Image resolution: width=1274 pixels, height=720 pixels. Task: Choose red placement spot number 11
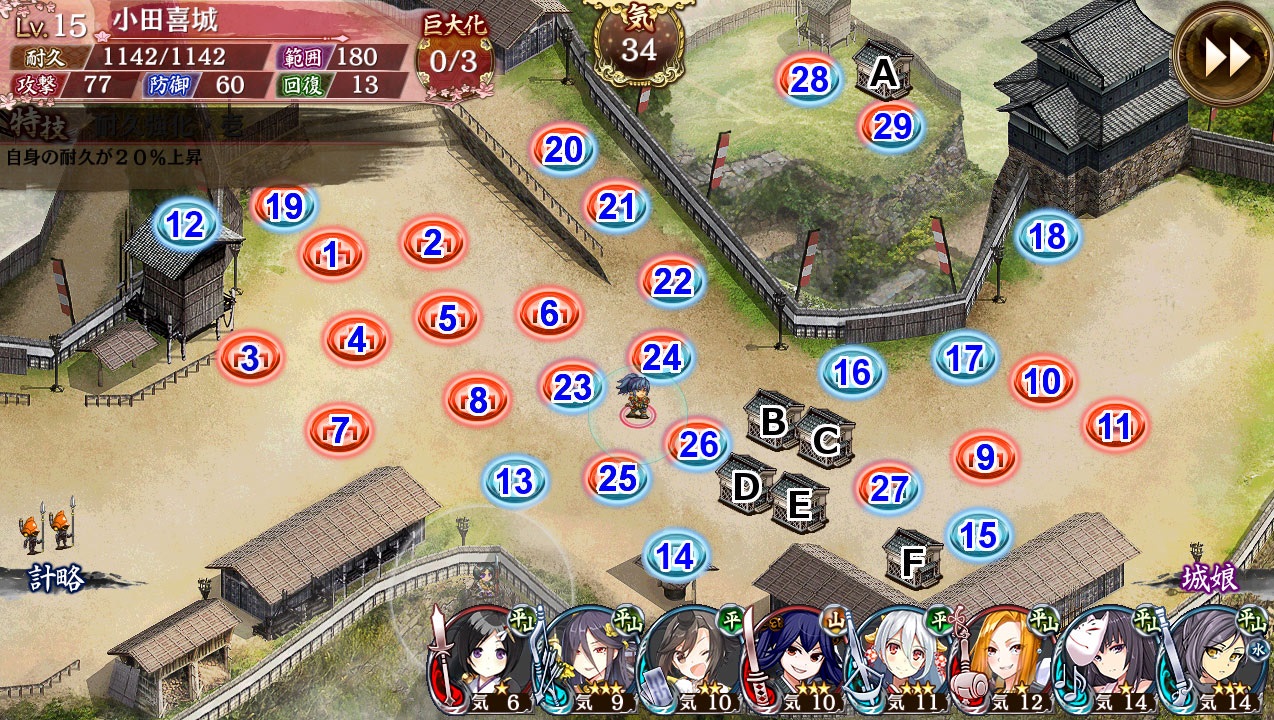click(1114, 427)
